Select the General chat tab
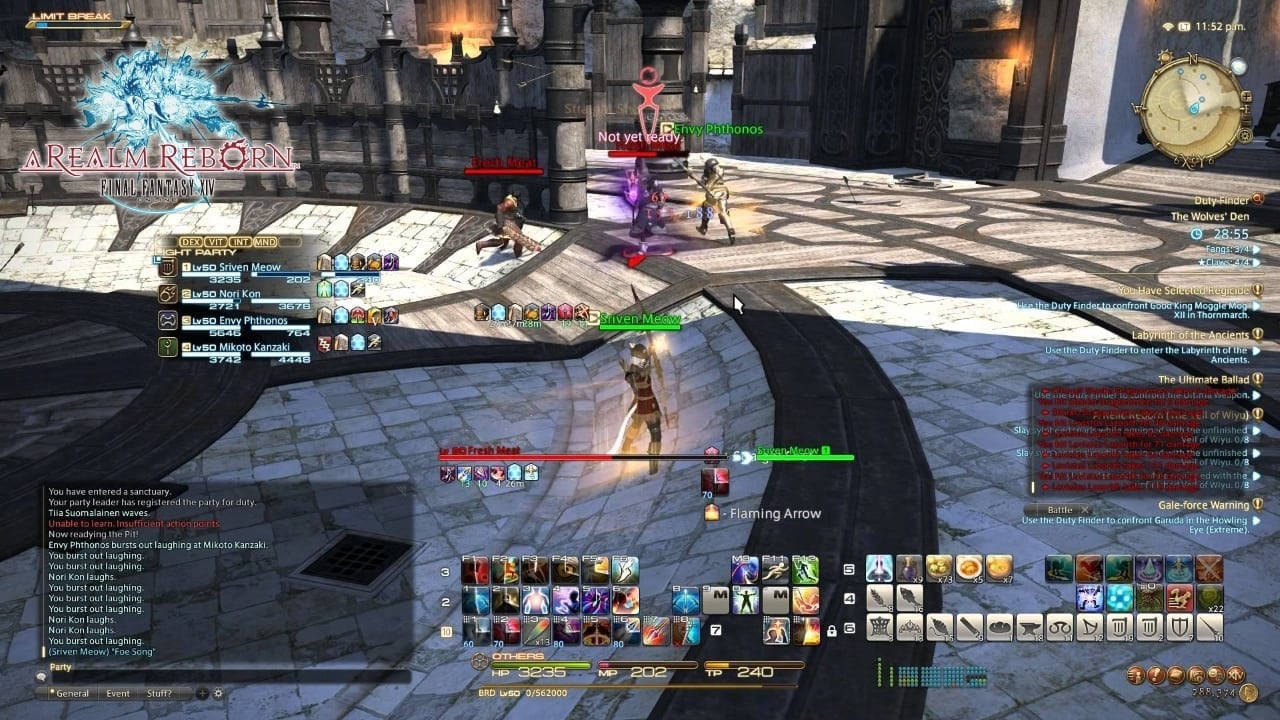 pyautogui.click(x=72, y=693)
